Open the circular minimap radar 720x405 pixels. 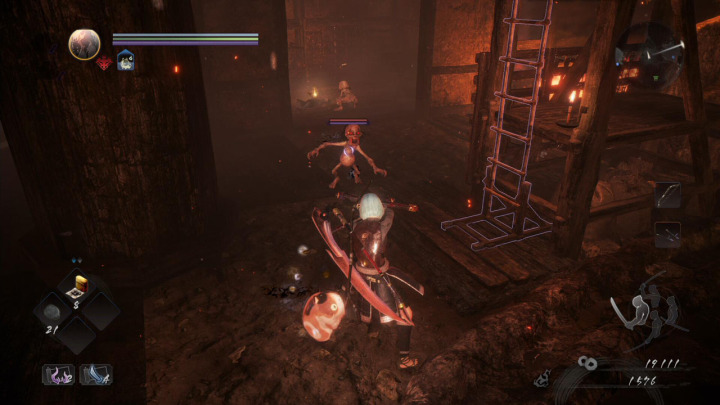650,47
